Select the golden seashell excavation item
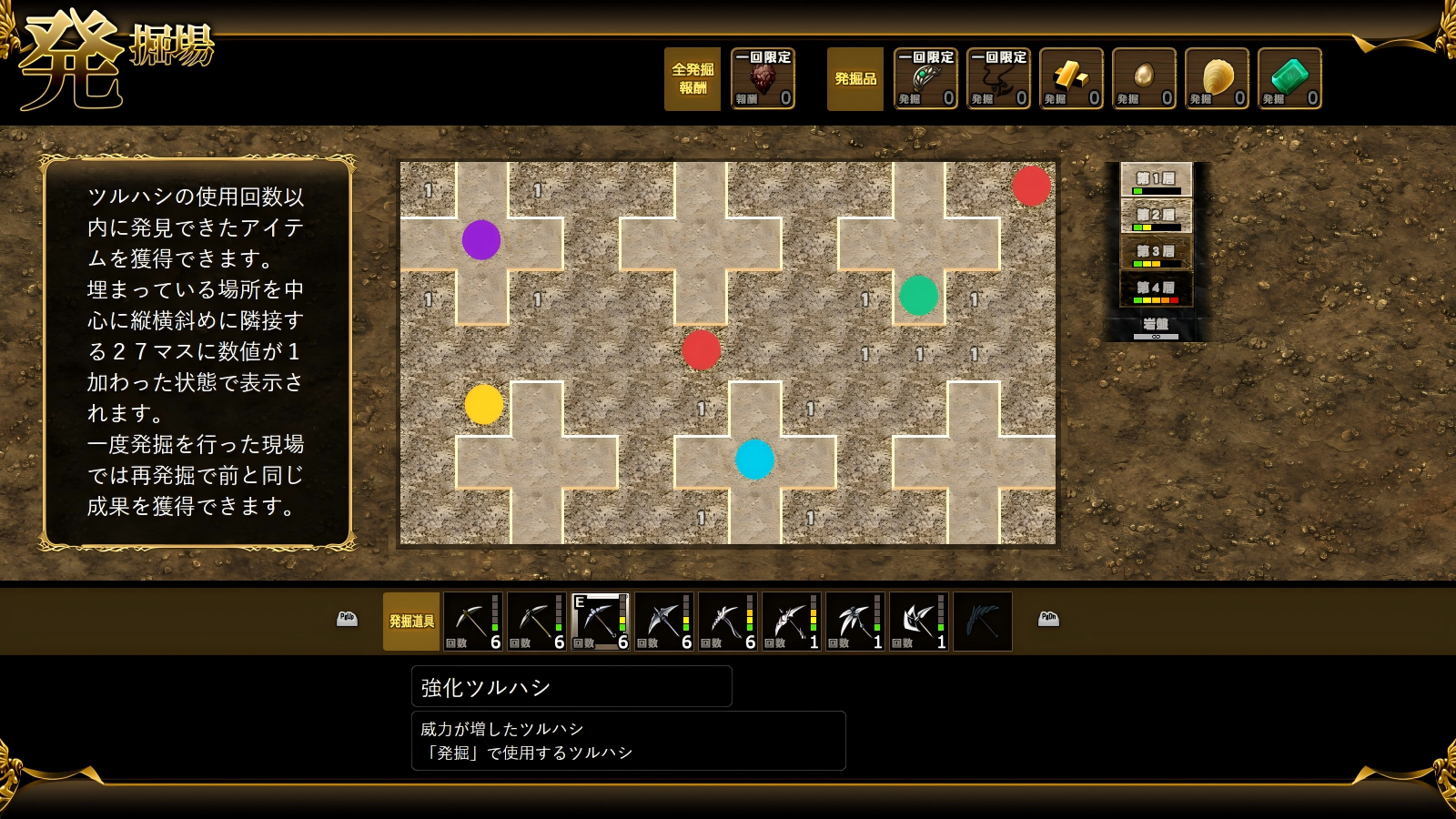Image resolution: width=1456 pixels, height=819 pixels. tap(1217, 79)
